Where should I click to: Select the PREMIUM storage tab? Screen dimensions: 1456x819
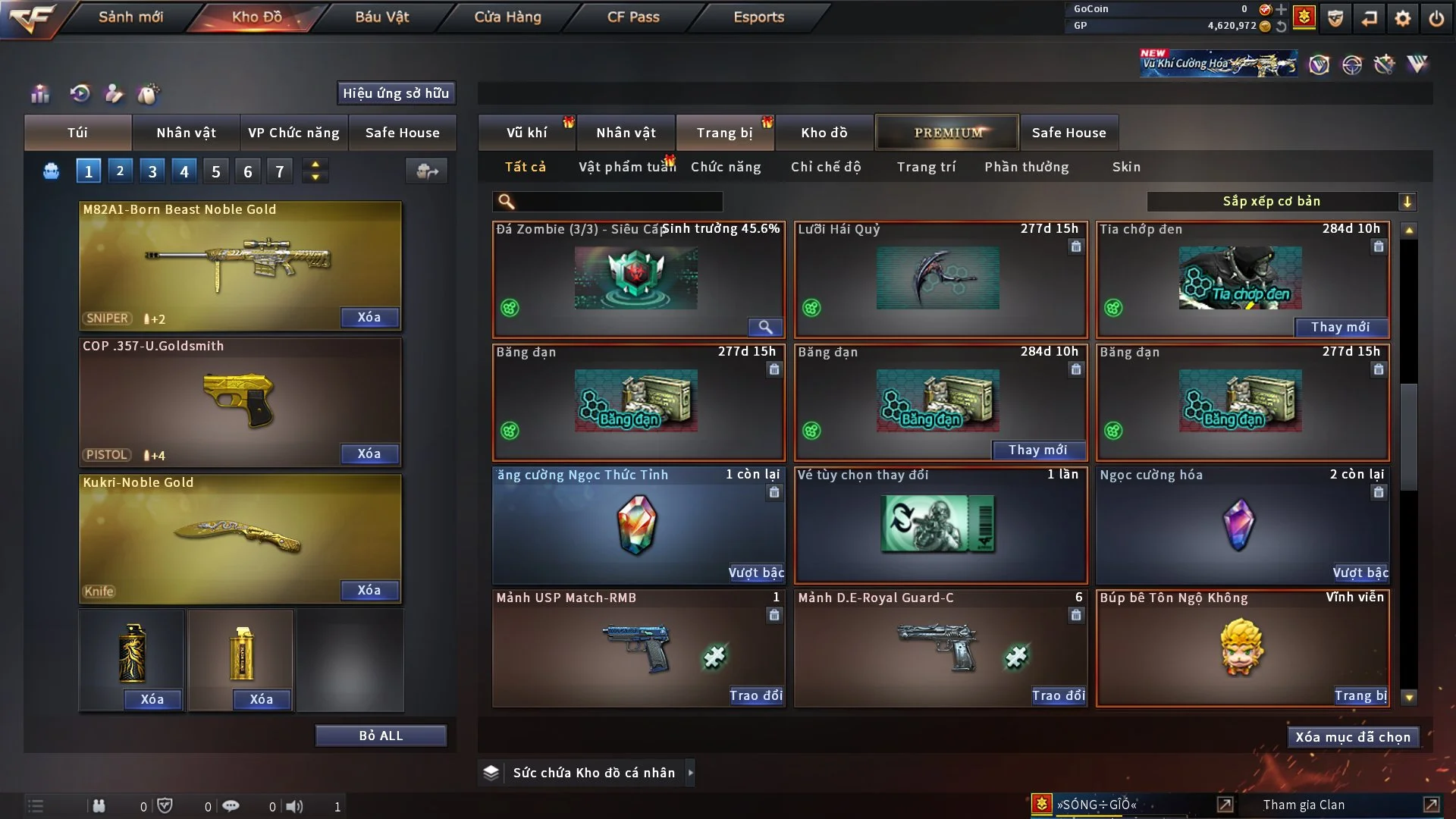(x=947, y=133)
